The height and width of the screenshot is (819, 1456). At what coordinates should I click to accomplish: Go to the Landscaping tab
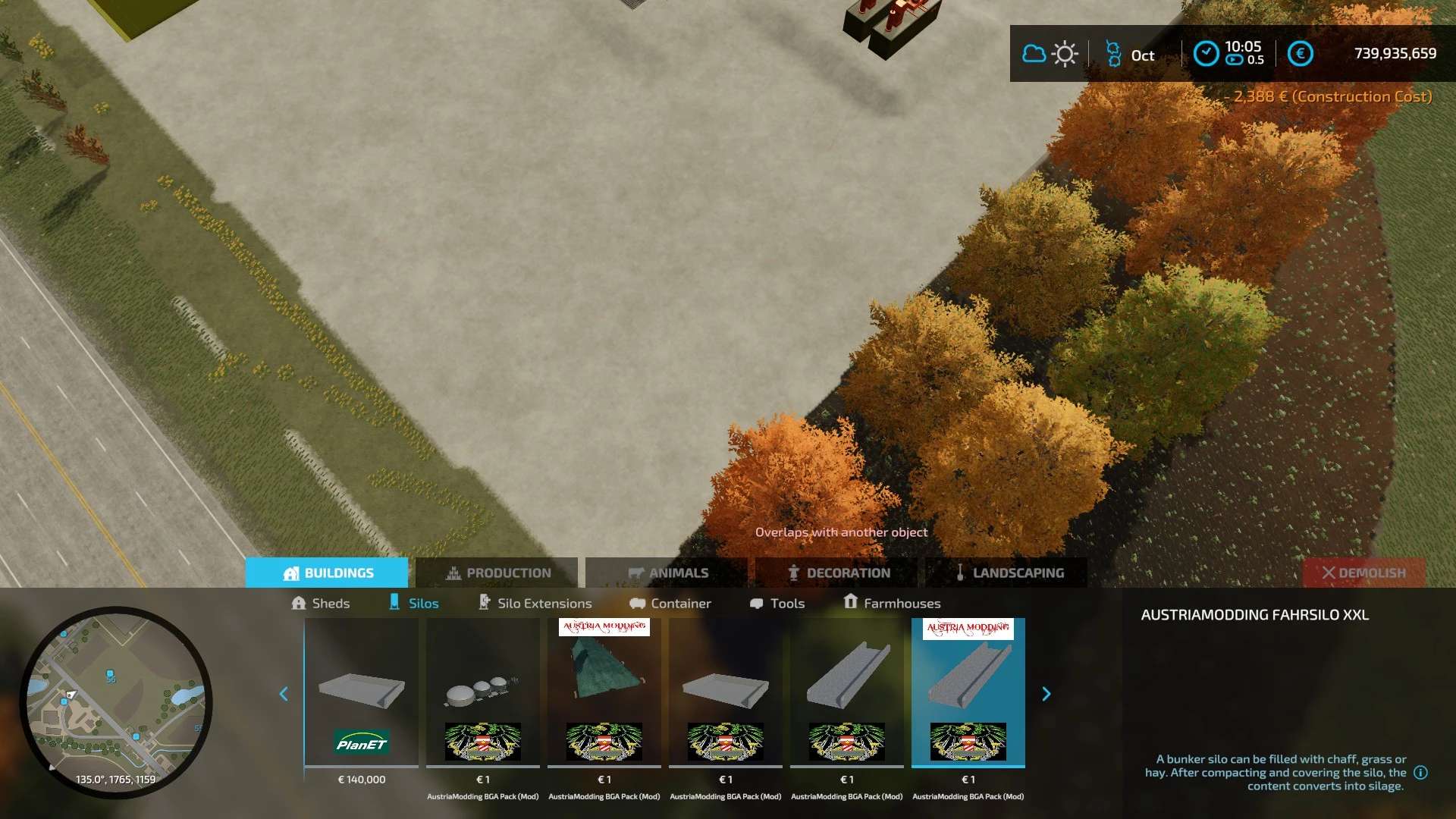coord(1007,573)
